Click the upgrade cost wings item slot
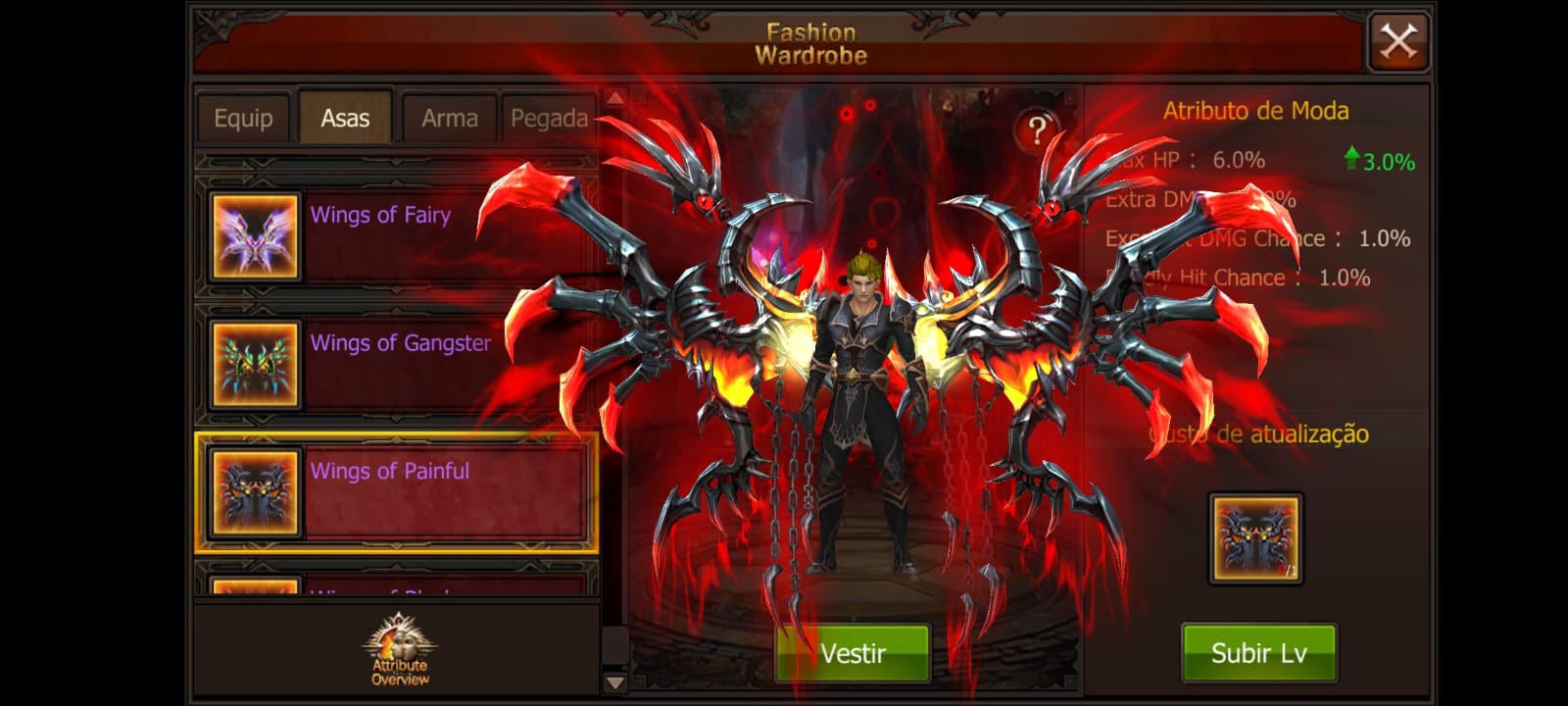 1255,538
